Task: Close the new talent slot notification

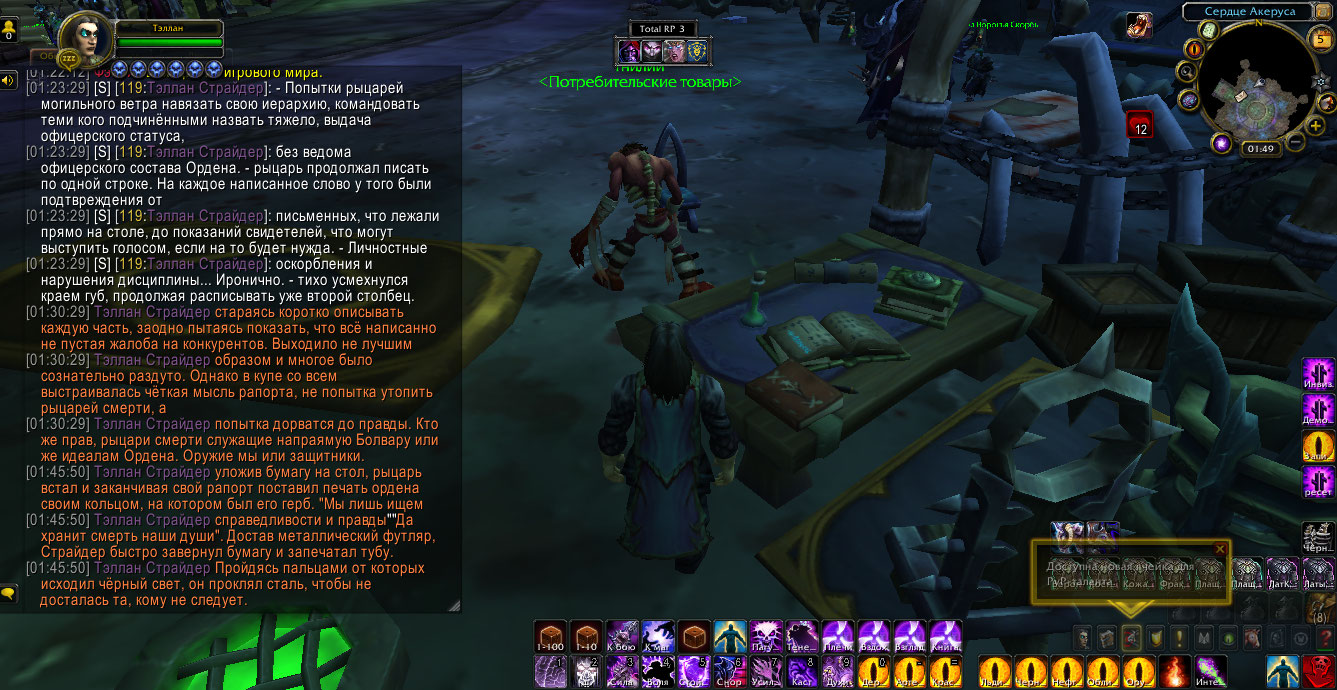Action: (x=1219, y=549)
